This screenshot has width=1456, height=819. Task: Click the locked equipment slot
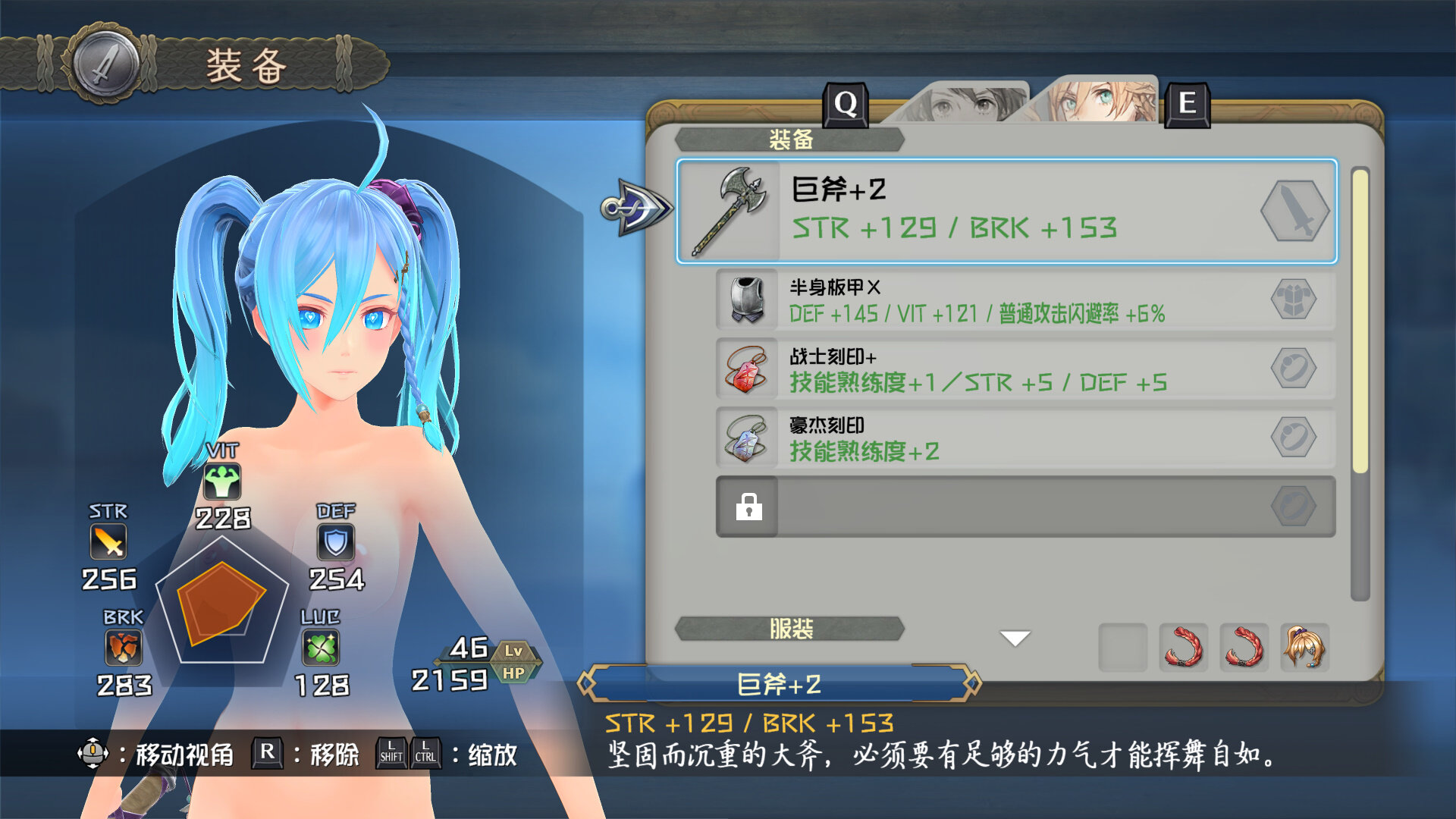pos(1025,507)
